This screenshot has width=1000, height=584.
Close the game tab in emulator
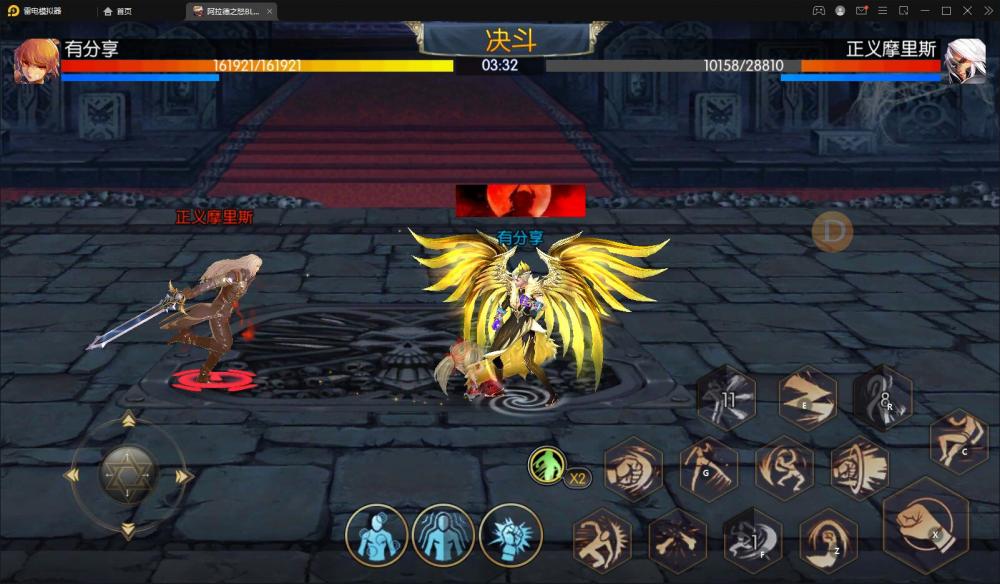[270, 11]
